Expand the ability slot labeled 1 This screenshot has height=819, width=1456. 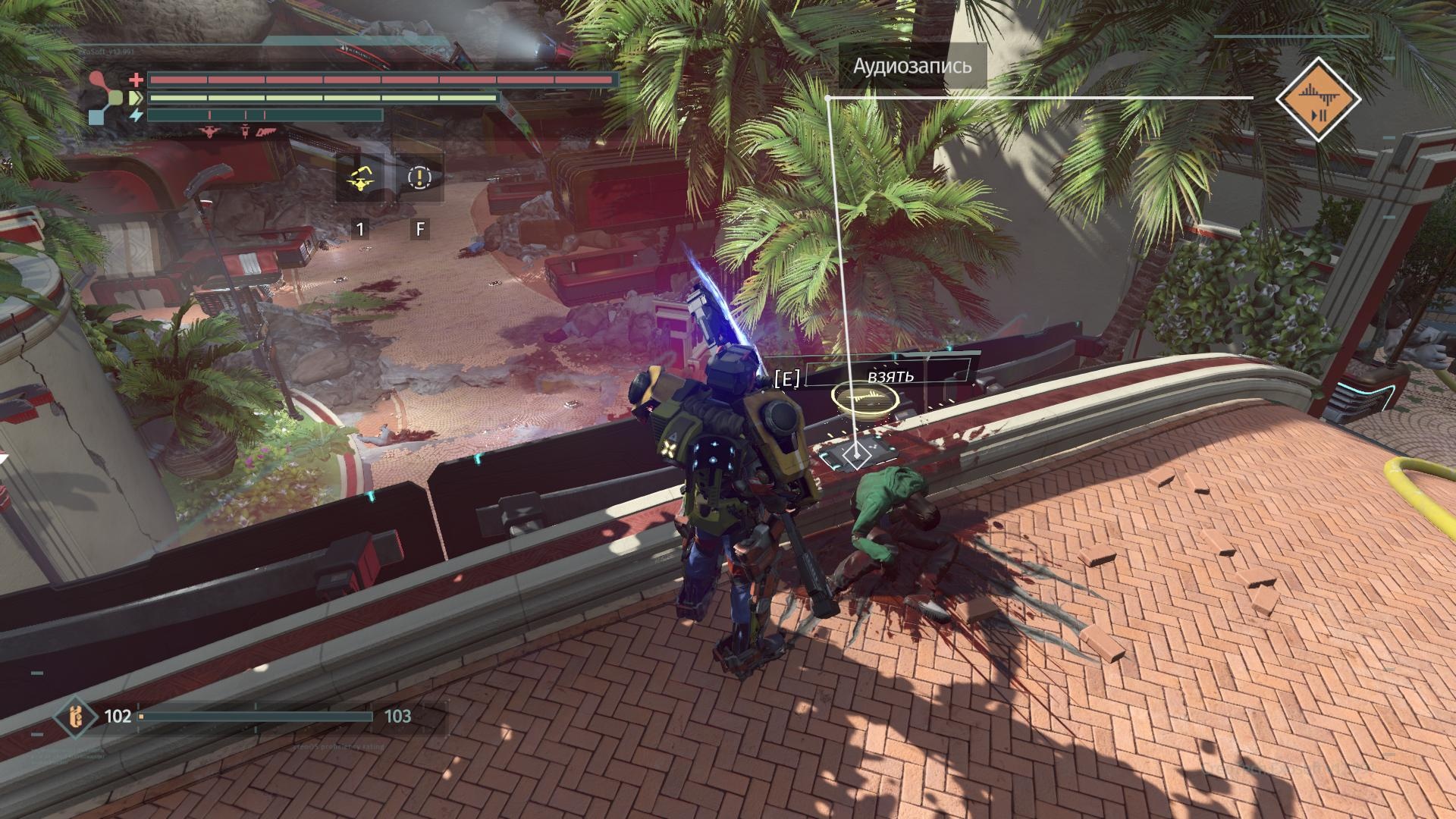(x=359, y=227)
